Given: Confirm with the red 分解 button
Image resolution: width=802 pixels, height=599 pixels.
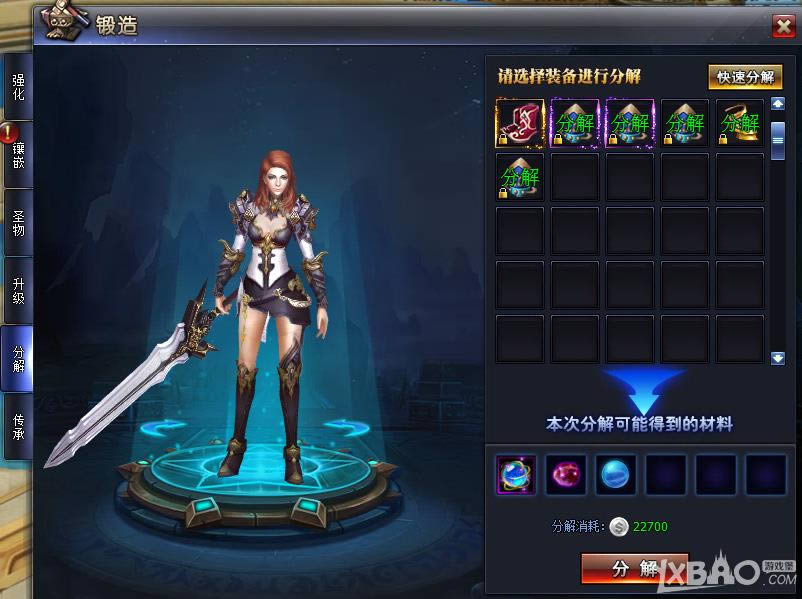Looking at the screenshot, I should pyautogui.click(x=635, y=569).
